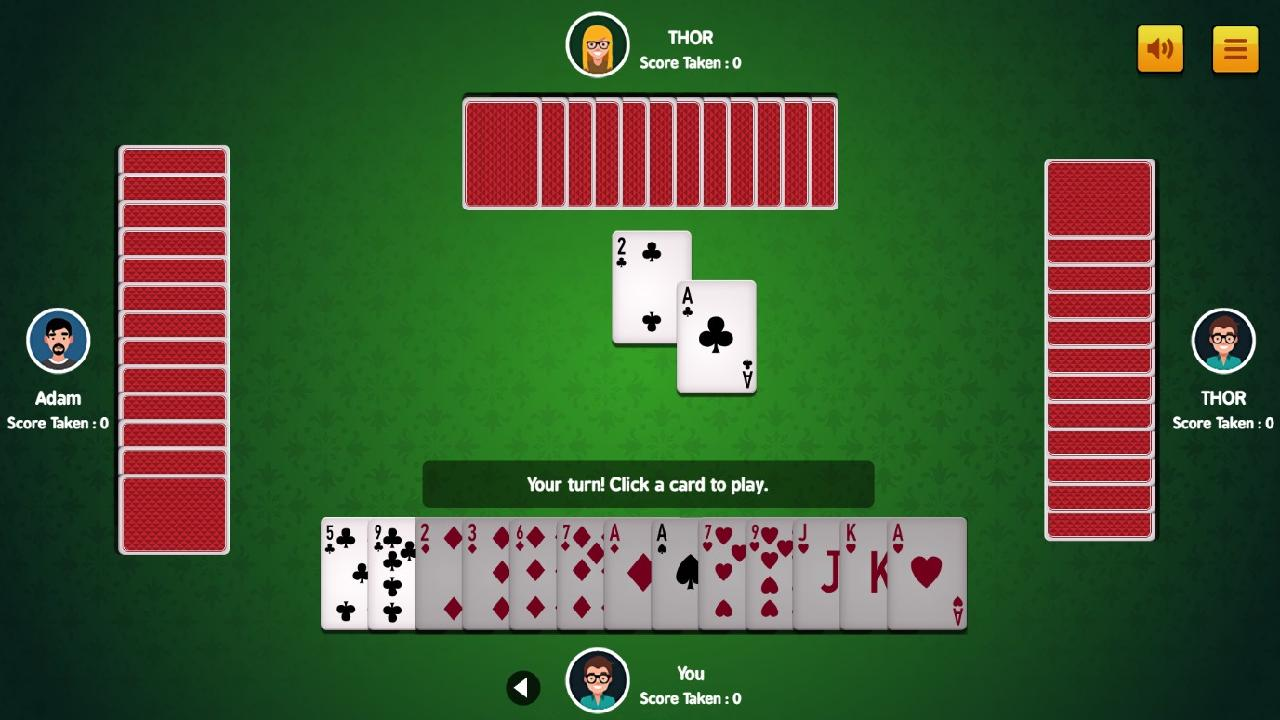Click the menu bars icon

tap(1235, 48)
